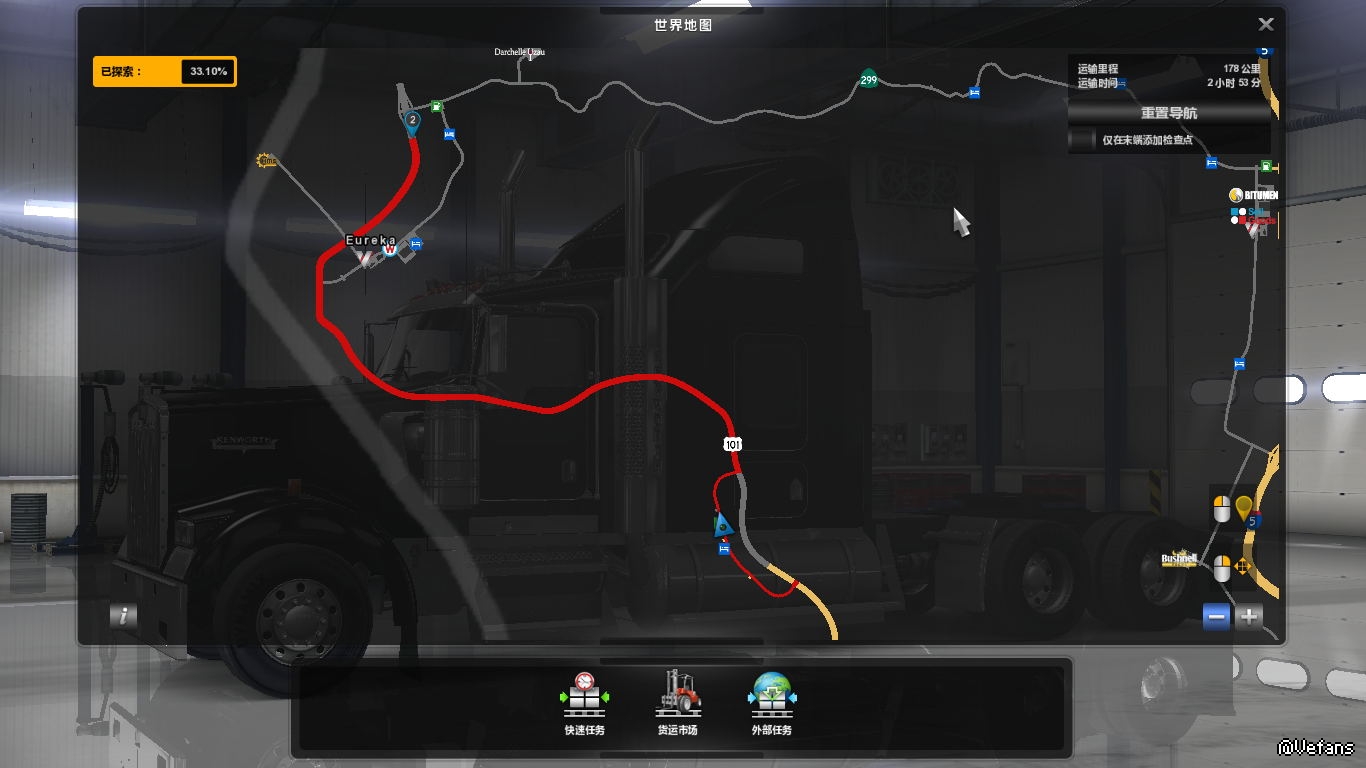Click the Route 299 highway shield

coord(868,80)
